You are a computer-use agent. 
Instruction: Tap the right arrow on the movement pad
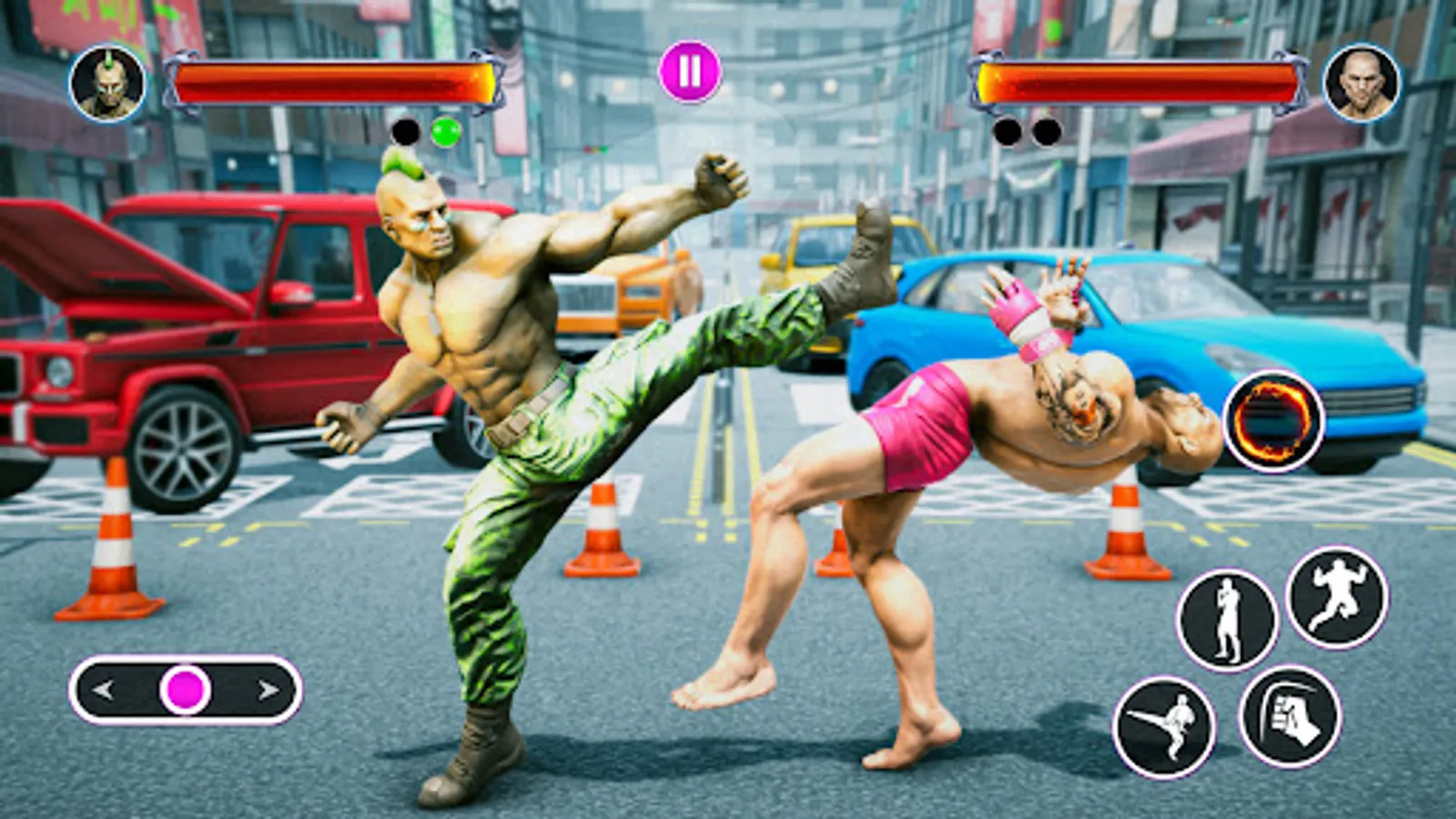click(x=268, y=690)
